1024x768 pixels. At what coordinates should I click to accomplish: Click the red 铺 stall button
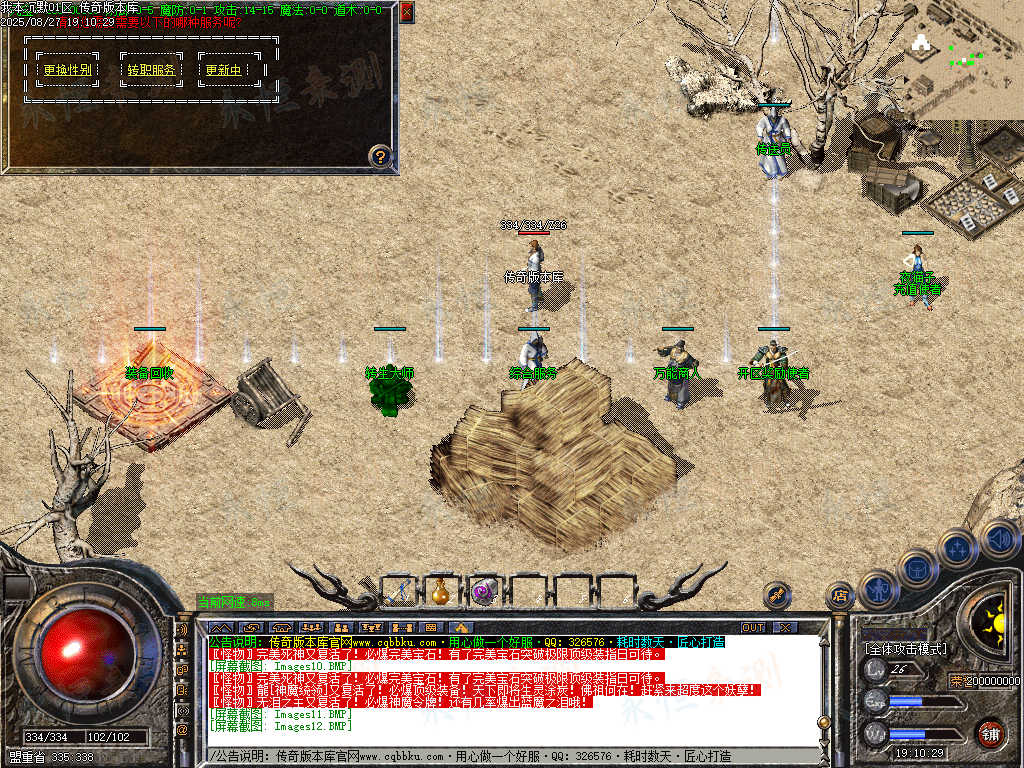pos(990,733)
